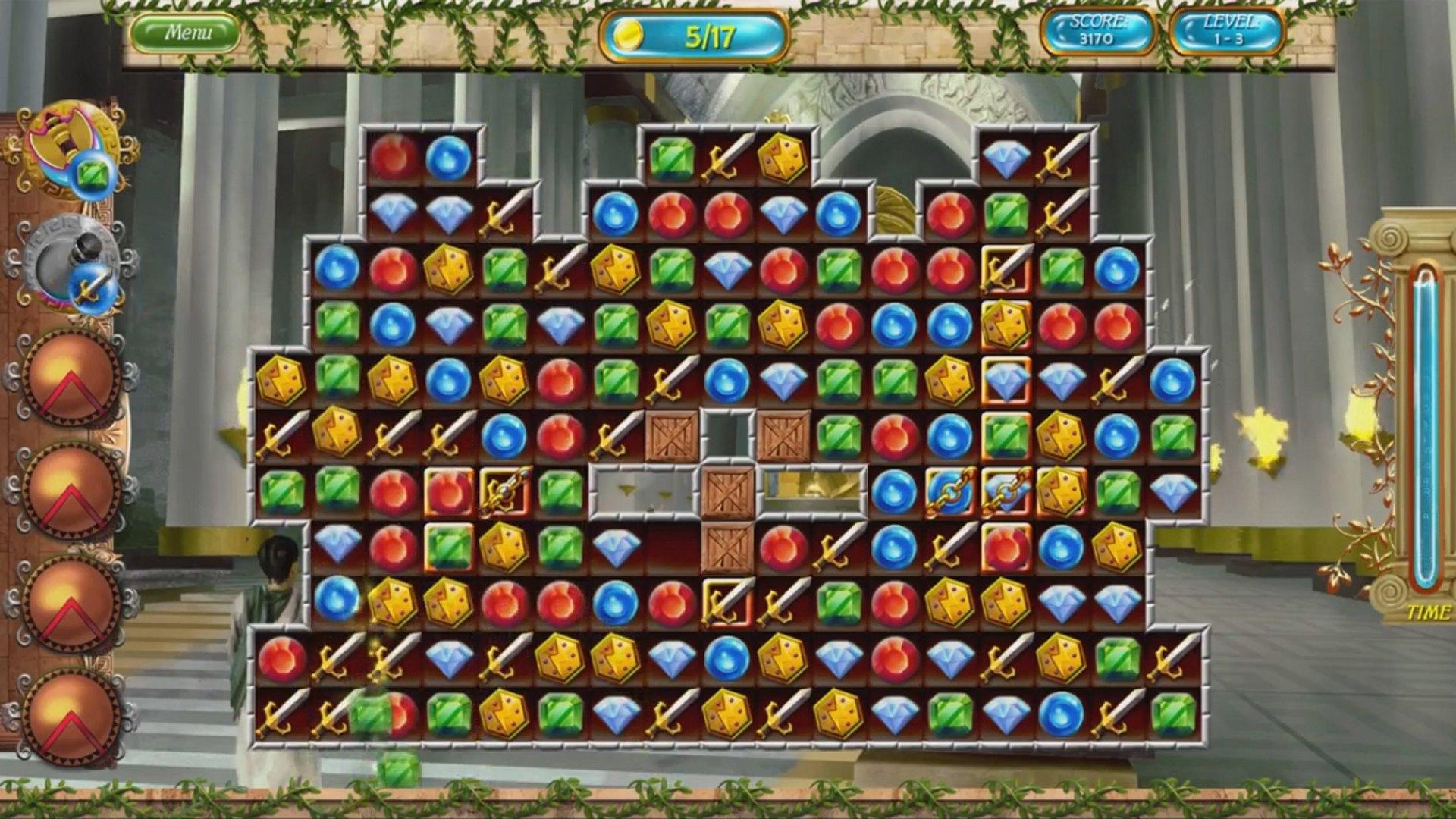Open the green Menu button
The height and width of the screenshot is (819, 1456).
(186, 33)
